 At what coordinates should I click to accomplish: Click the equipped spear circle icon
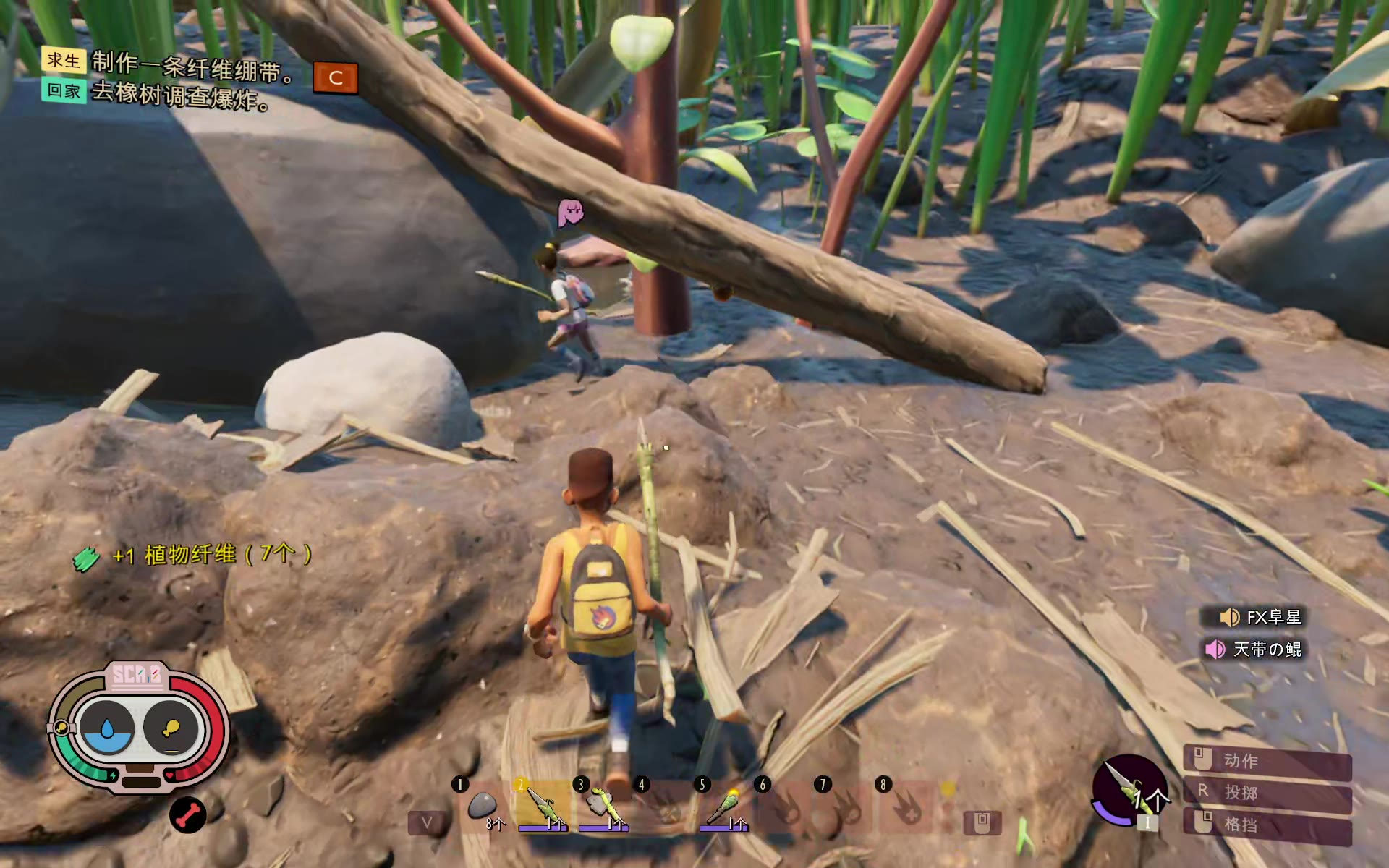[1129, 791]
